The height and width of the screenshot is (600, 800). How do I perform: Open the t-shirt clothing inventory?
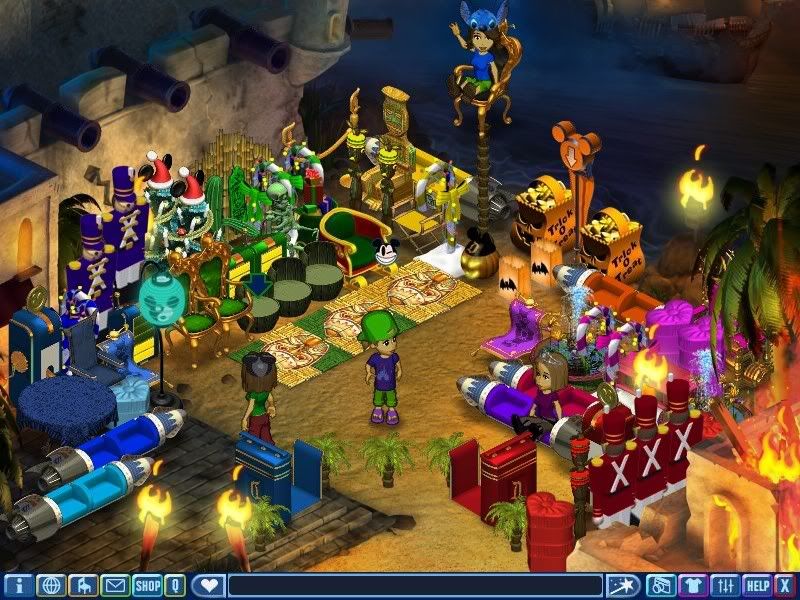(692, 585)
